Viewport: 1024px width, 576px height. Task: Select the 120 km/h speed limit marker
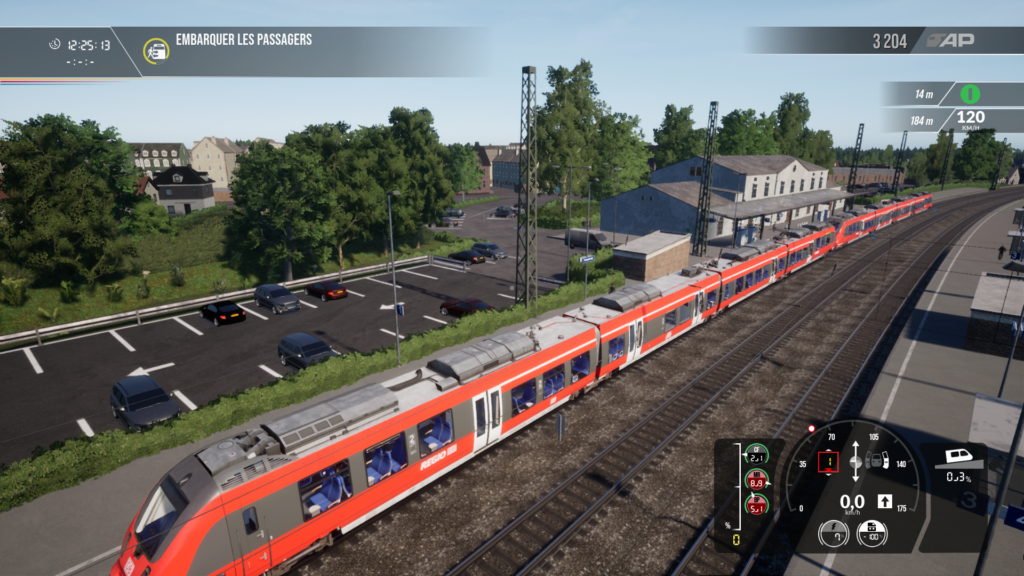pyautogui.click(x=970, y=120)
